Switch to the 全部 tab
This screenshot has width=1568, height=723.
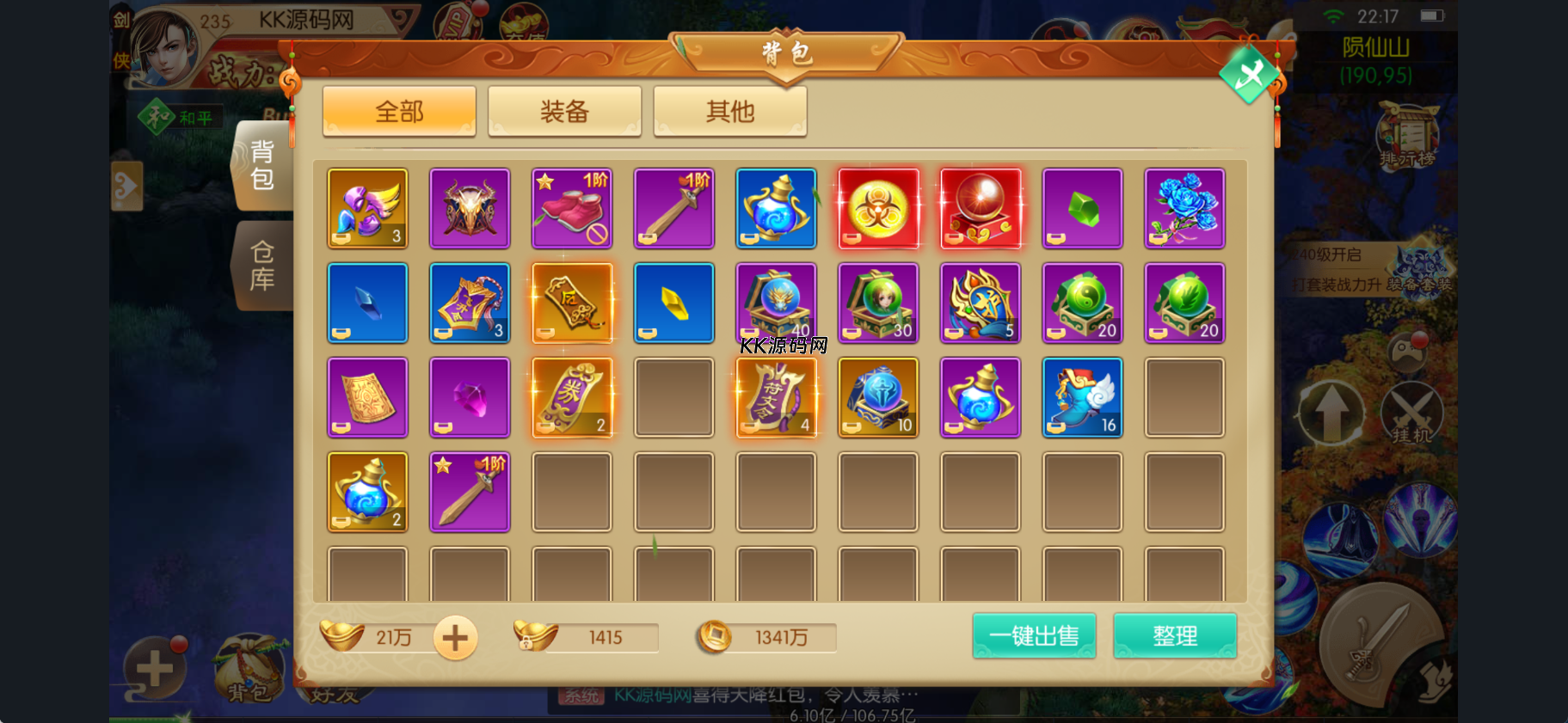[x=399, y=111]
